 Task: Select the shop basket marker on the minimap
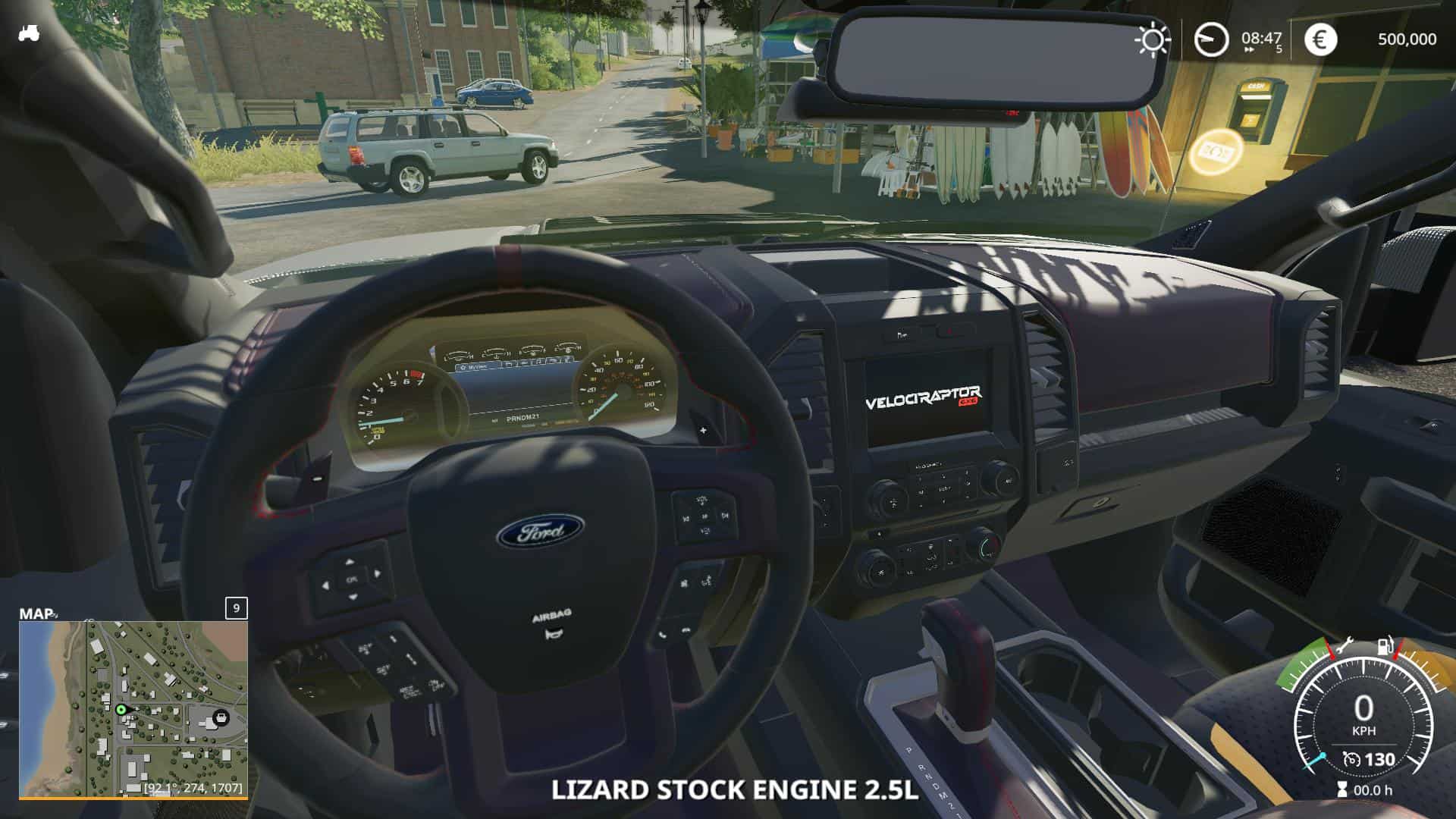tap(221, 716)
